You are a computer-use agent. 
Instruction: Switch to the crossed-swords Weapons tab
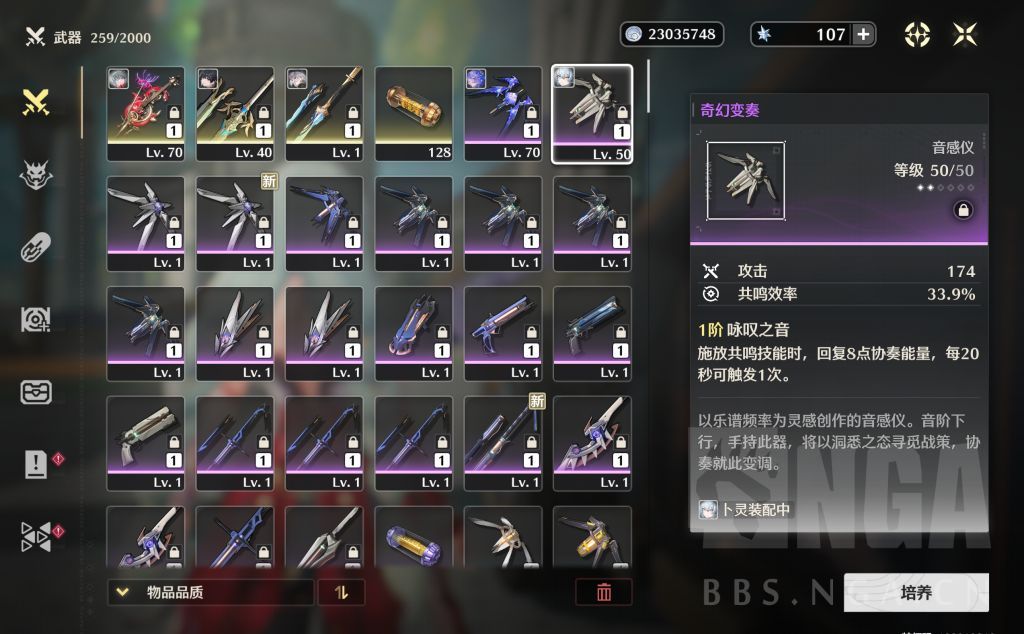(37, 101)
